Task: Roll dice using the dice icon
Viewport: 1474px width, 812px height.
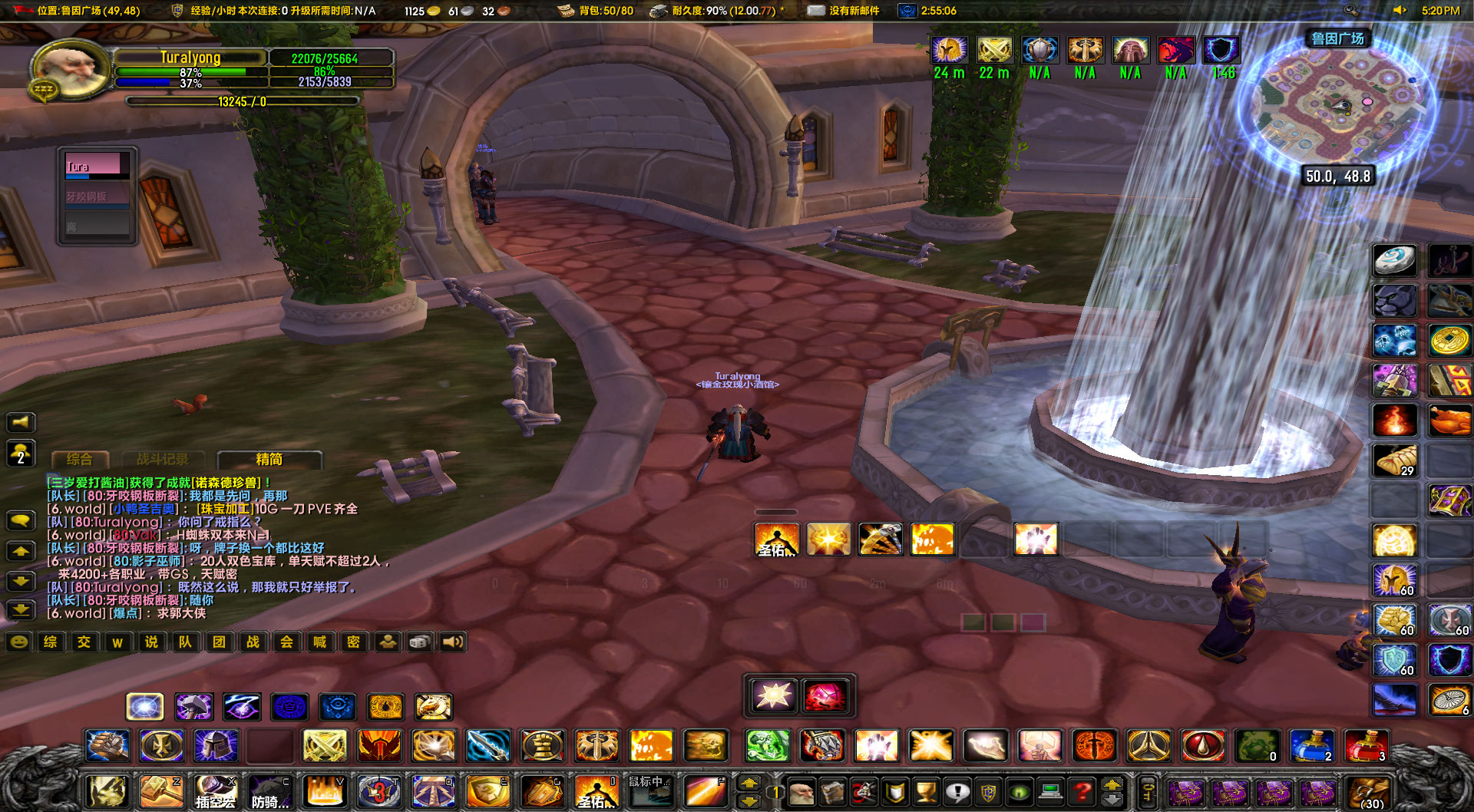Action: pyautogui.click(x=419, y=642)
